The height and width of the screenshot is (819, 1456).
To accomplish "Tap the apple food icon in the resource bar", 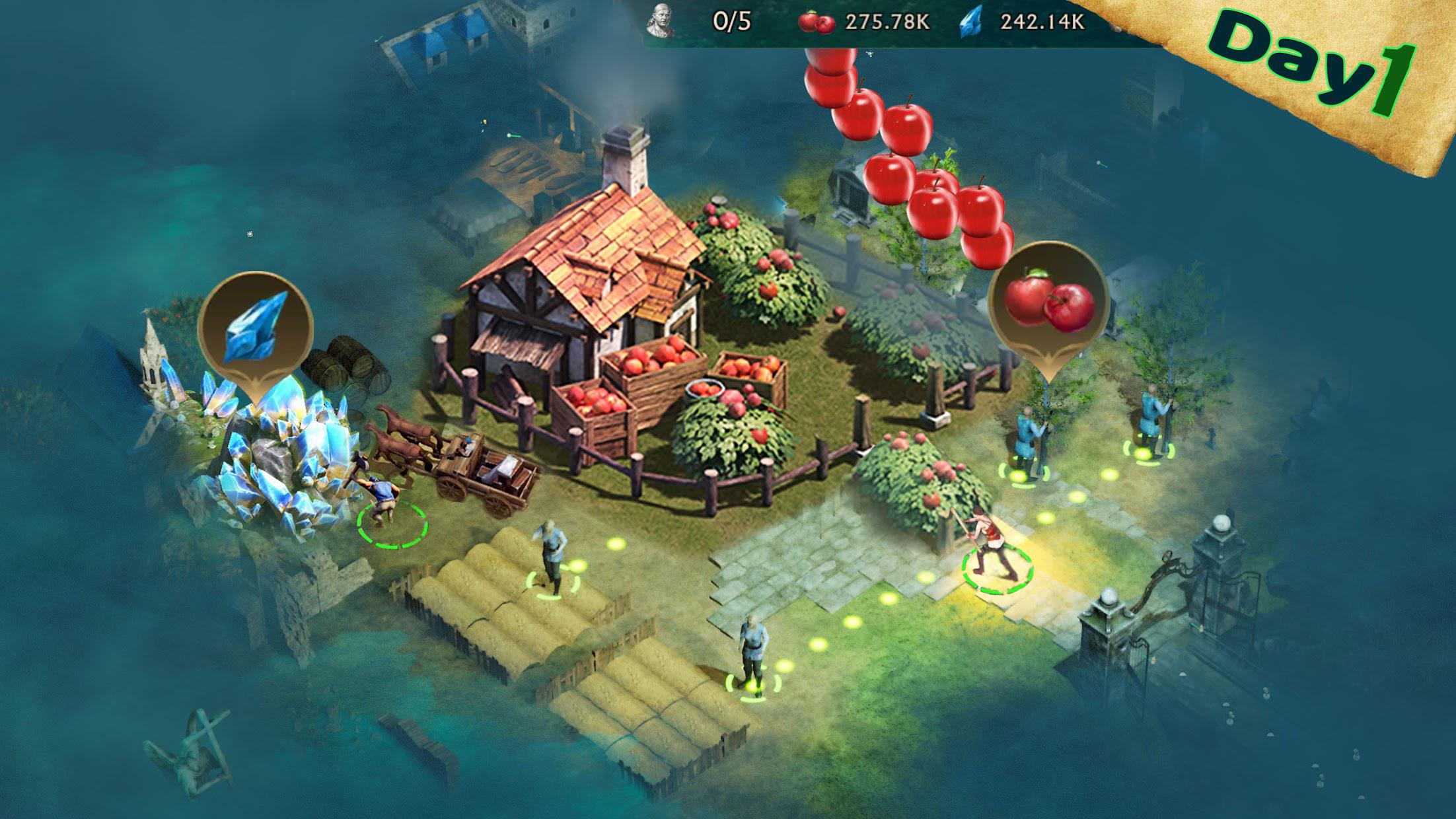I will 816,22.
